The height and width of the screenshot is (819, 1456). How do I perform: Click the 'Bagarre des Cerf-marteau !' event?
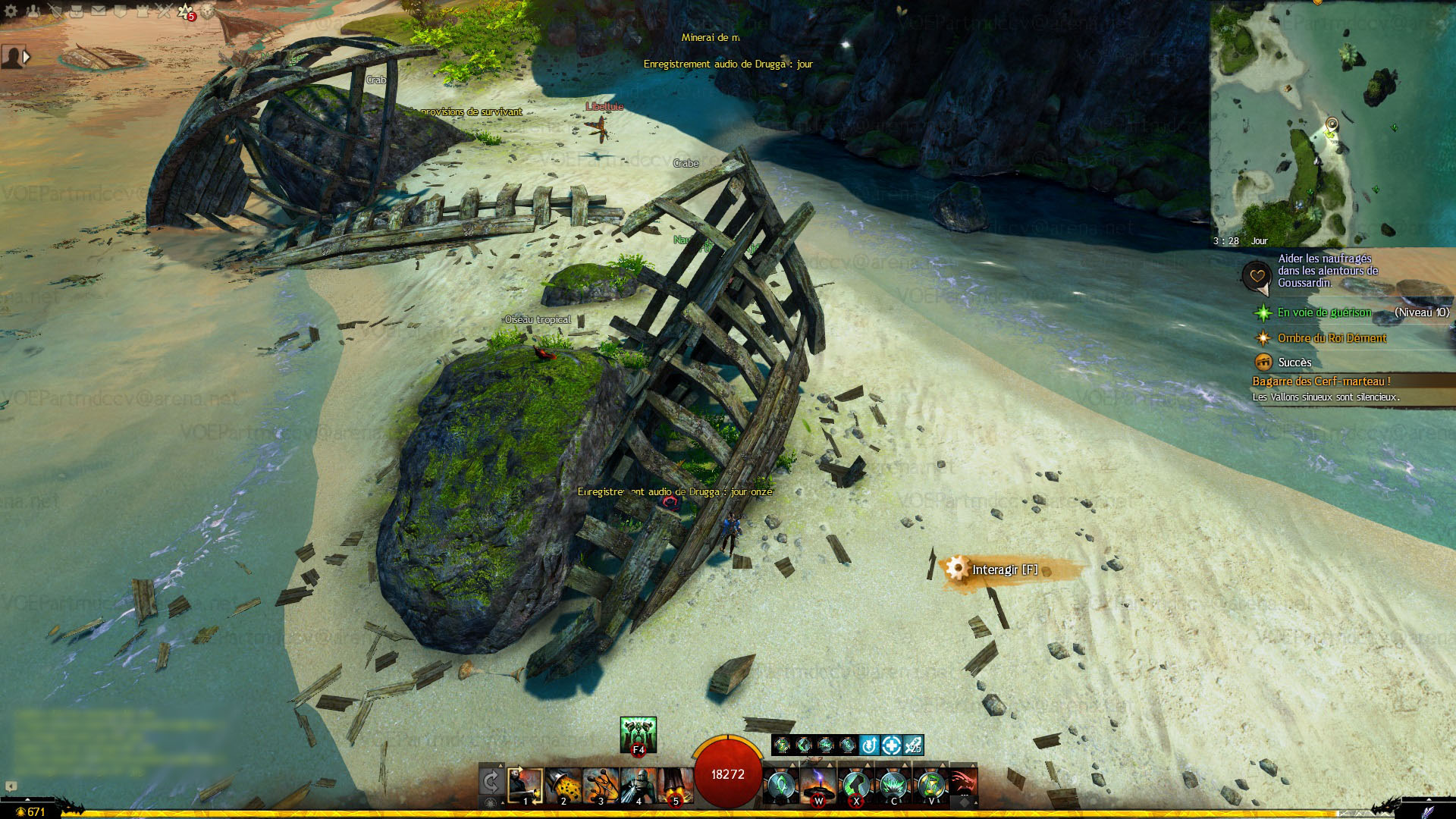click(x=1321, y=381)
